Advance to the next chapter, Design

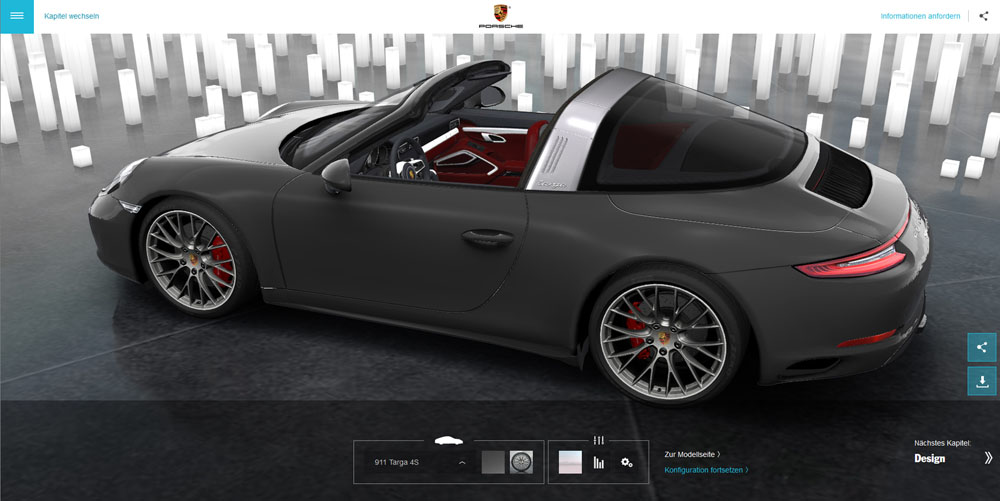point(953,458)
